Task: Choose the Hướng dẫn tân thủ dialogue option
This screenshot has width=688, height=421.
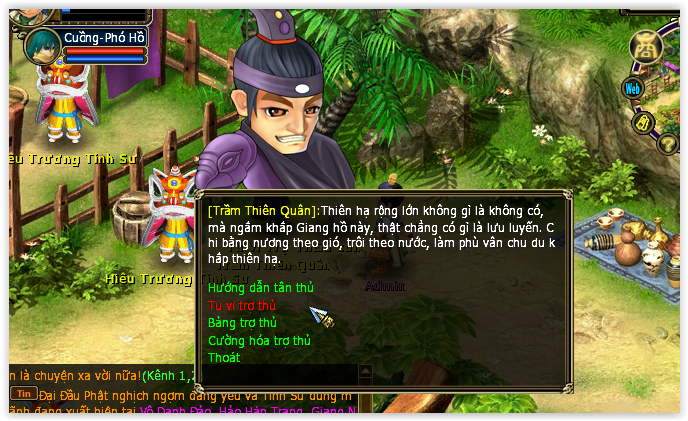Action: pos(260,288)
